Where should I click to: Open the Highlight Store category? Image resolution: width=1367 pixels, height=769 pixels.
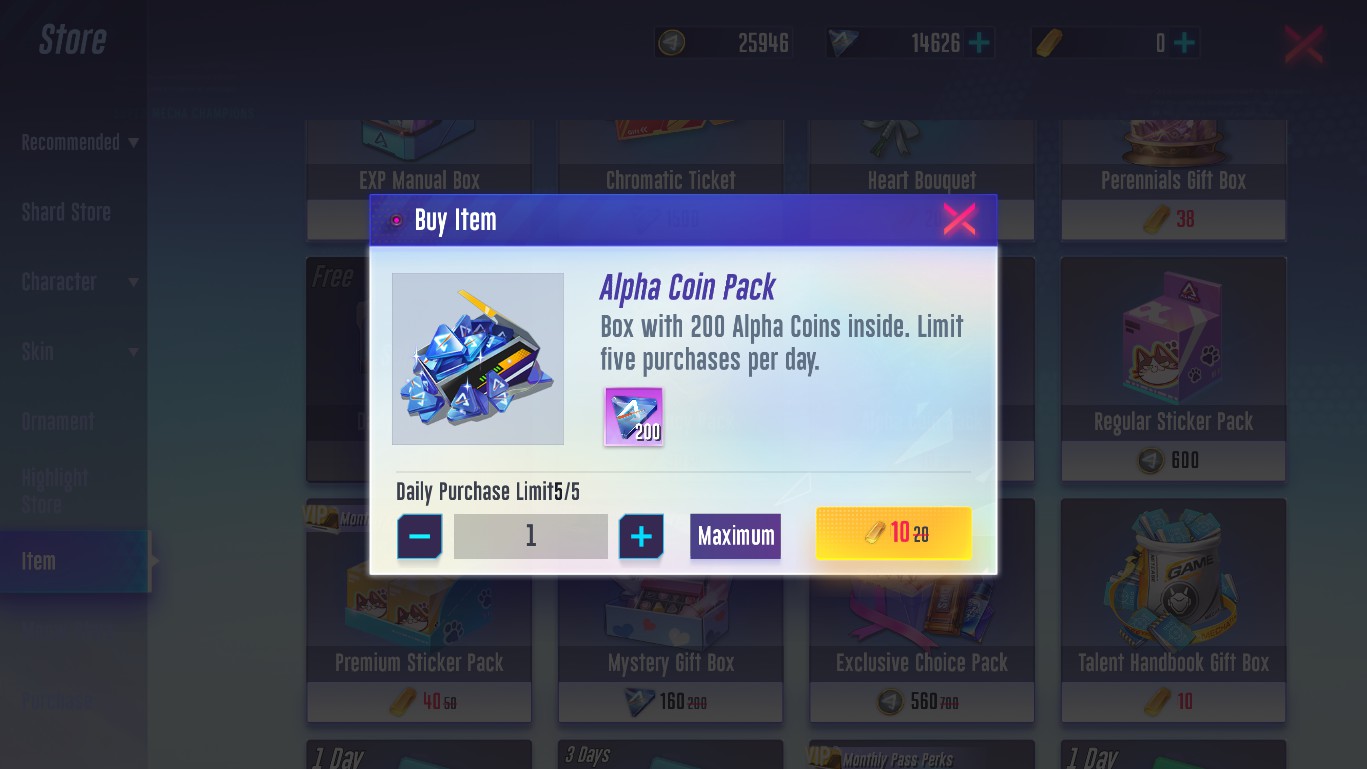click(55, 491)
